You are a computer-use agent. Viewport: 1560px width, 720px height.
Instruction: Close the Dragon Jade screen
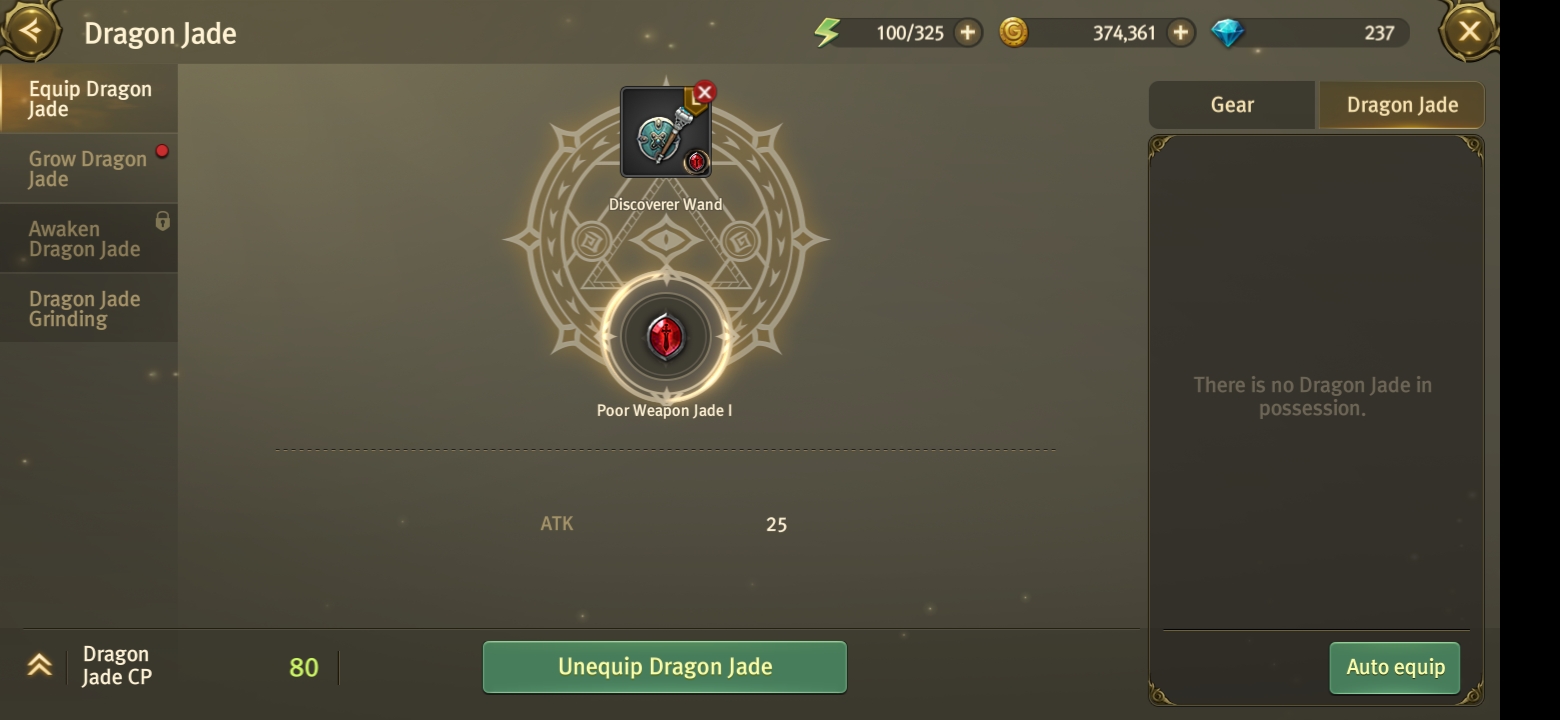click(1469, 32)
